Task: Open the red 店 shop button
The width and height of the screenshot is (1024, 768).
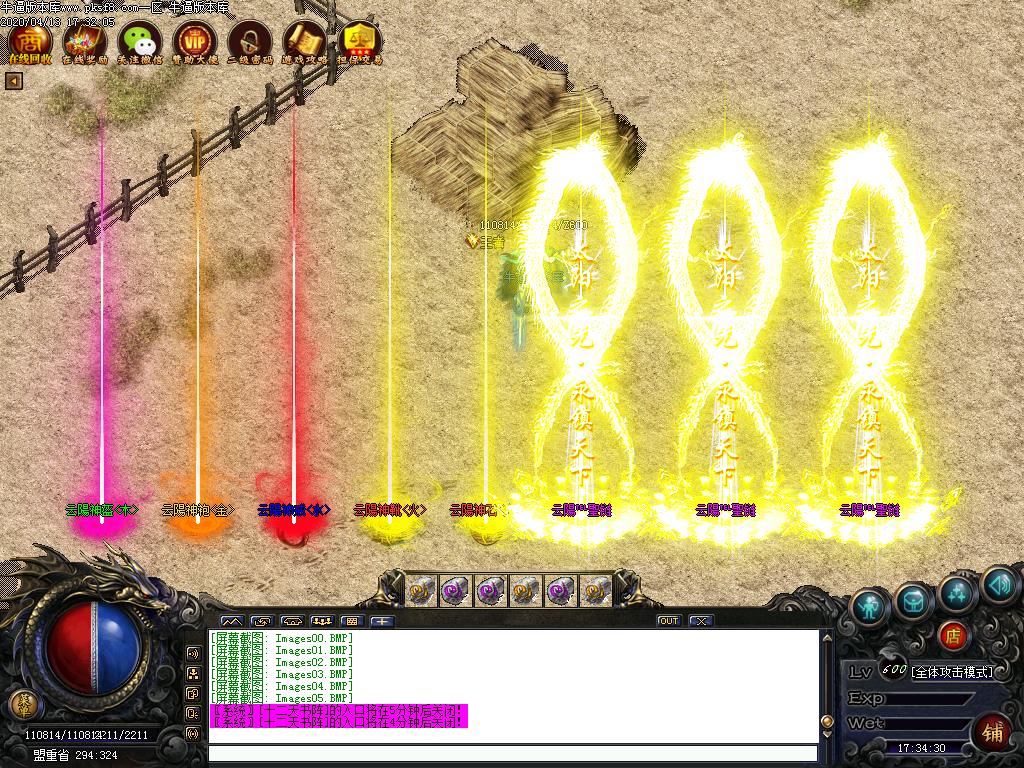Action: click(x=953, y=634)
